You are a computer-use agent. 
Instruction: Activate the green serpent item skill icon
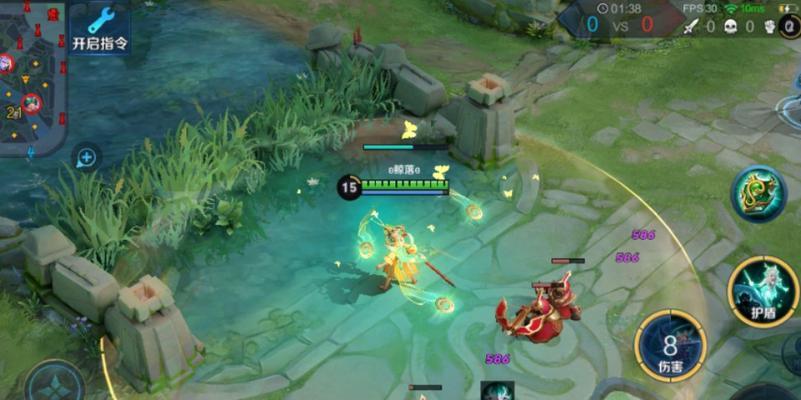click(757, 194)
